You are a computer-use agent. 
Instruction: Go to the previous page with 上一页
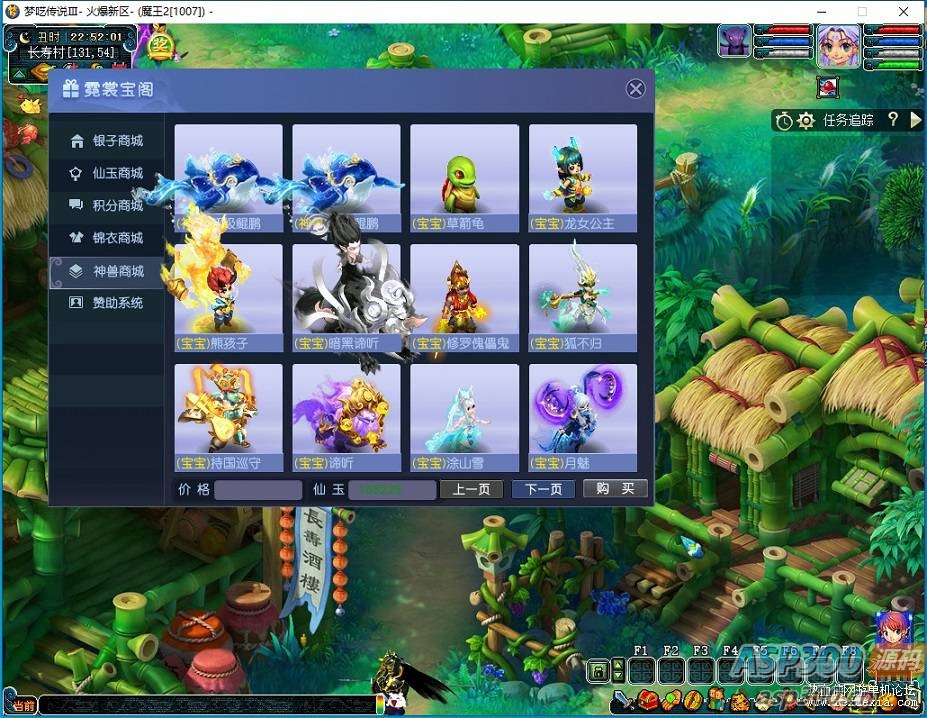click(x=471, y=489)
